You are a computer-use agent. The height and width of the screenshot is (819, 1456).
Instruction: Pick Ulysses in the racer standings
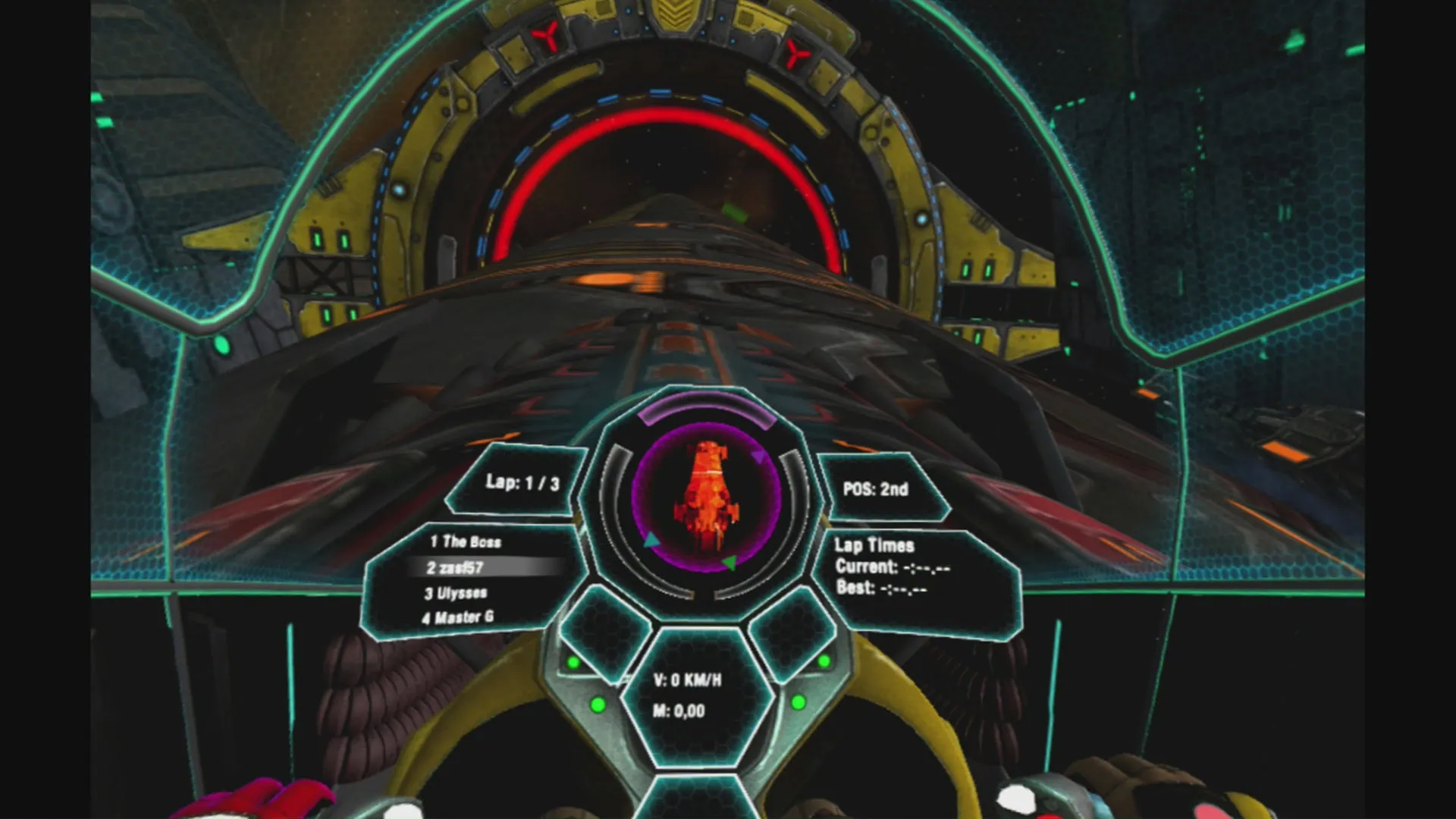457,593
